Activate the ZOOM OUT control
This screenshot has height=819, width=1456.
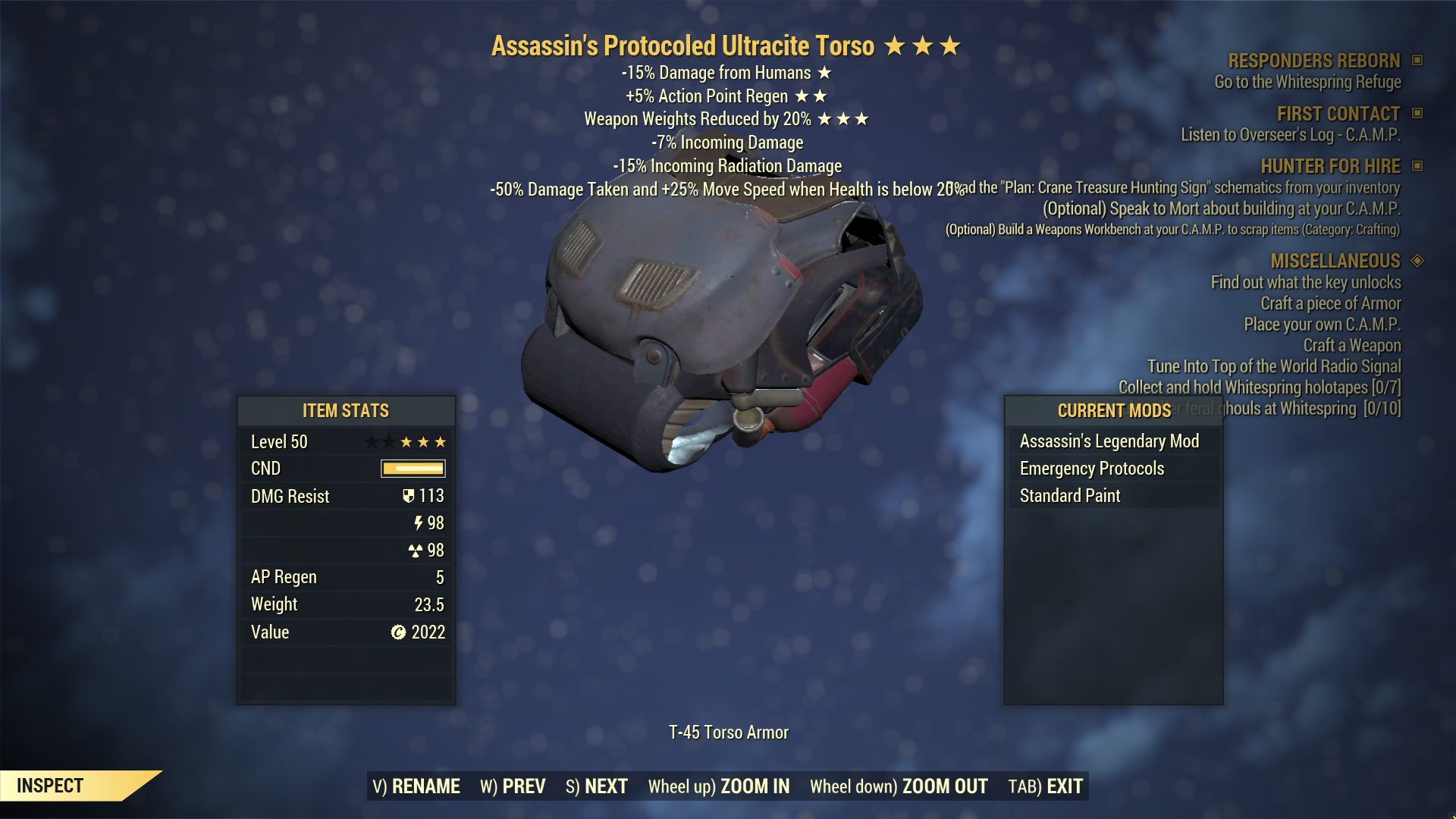(x=899, y=786)
